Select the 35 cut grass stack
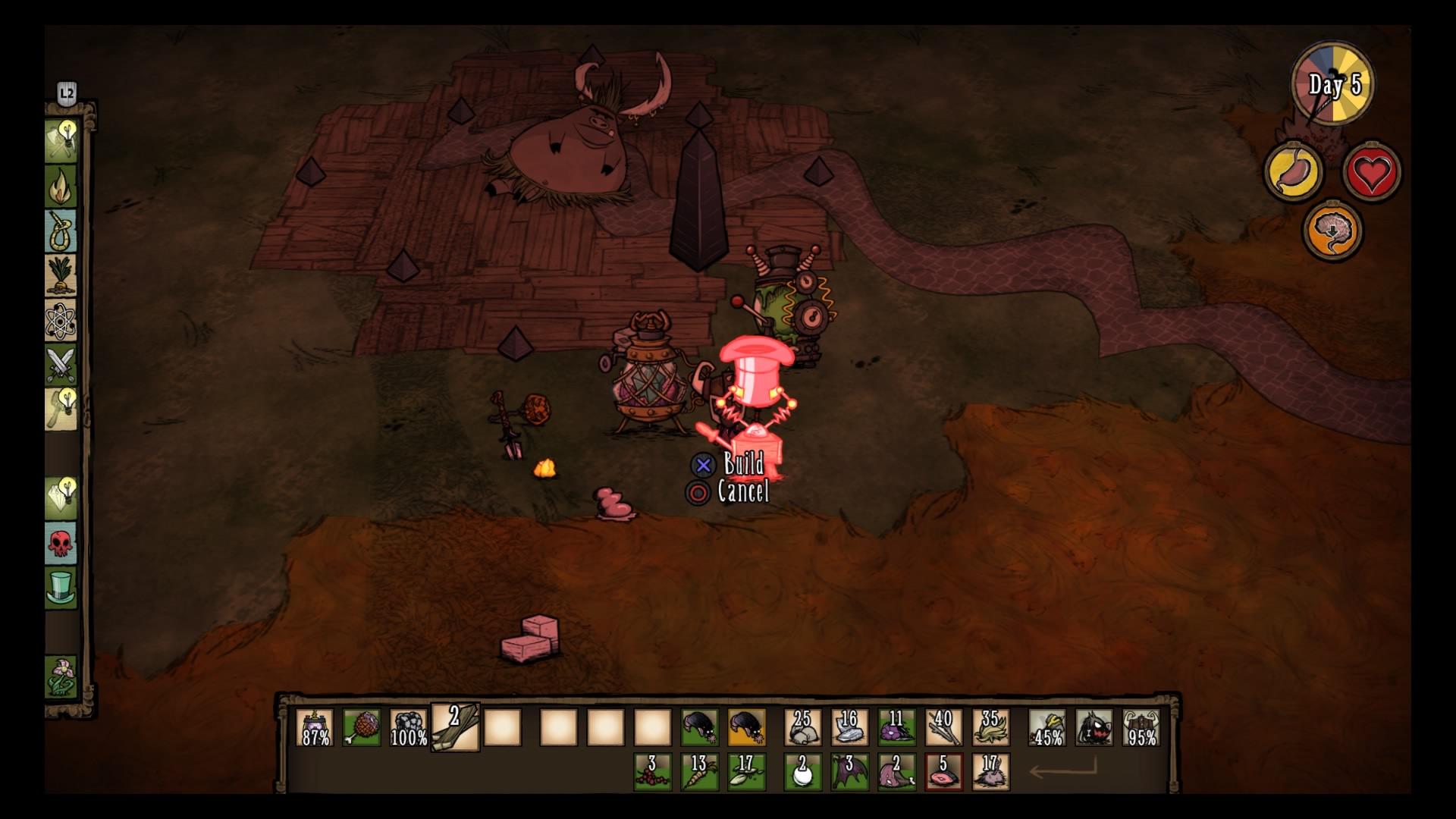Image resolution: width=1456 pixels, height=819 pixels. [x=990, y=727]
